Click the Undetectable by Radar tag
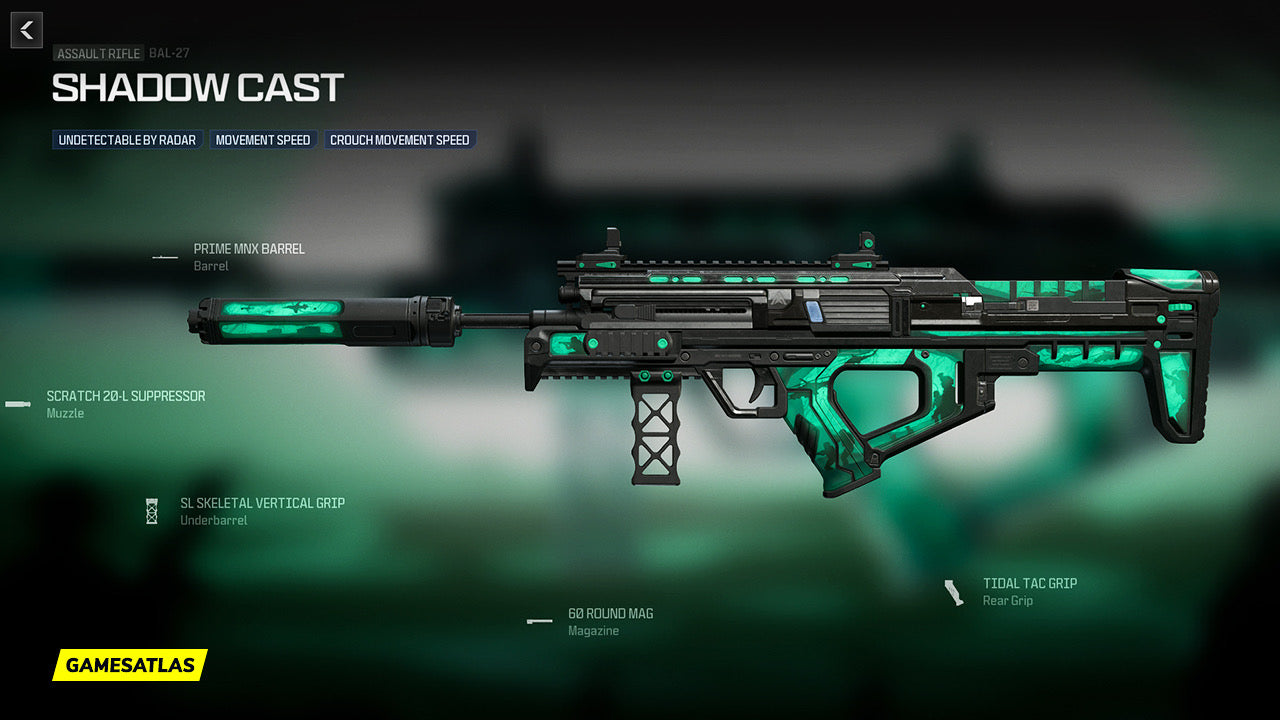Screen dimensions: 1280x720 tap(127, 140)
